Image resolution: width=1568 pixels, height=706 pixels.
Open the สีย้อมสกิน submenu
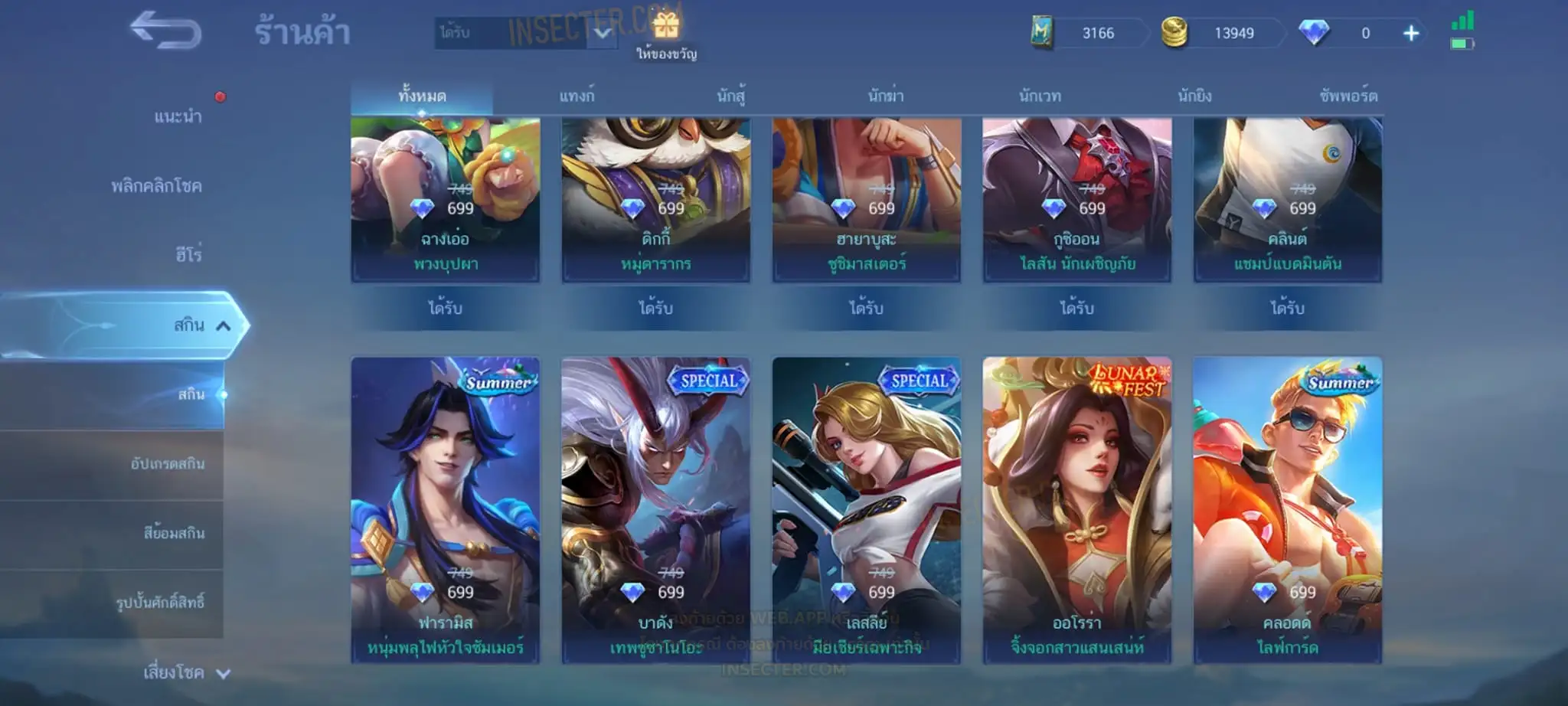click(x=174, y=533)
